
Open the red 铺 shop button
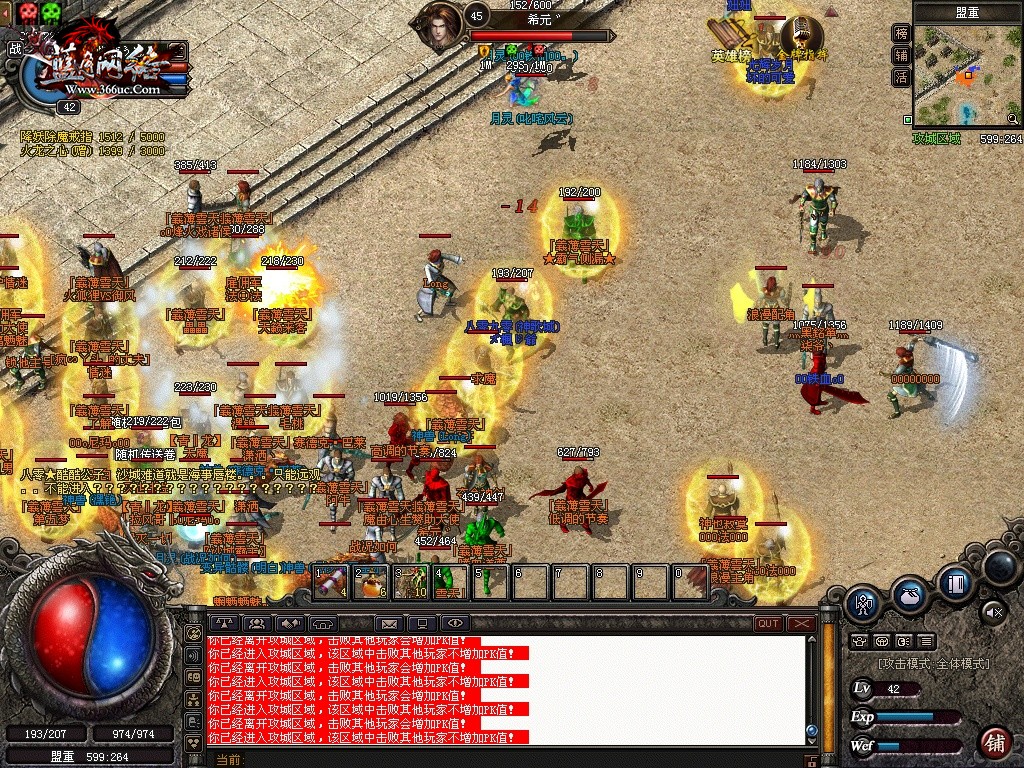click(994, 743)
